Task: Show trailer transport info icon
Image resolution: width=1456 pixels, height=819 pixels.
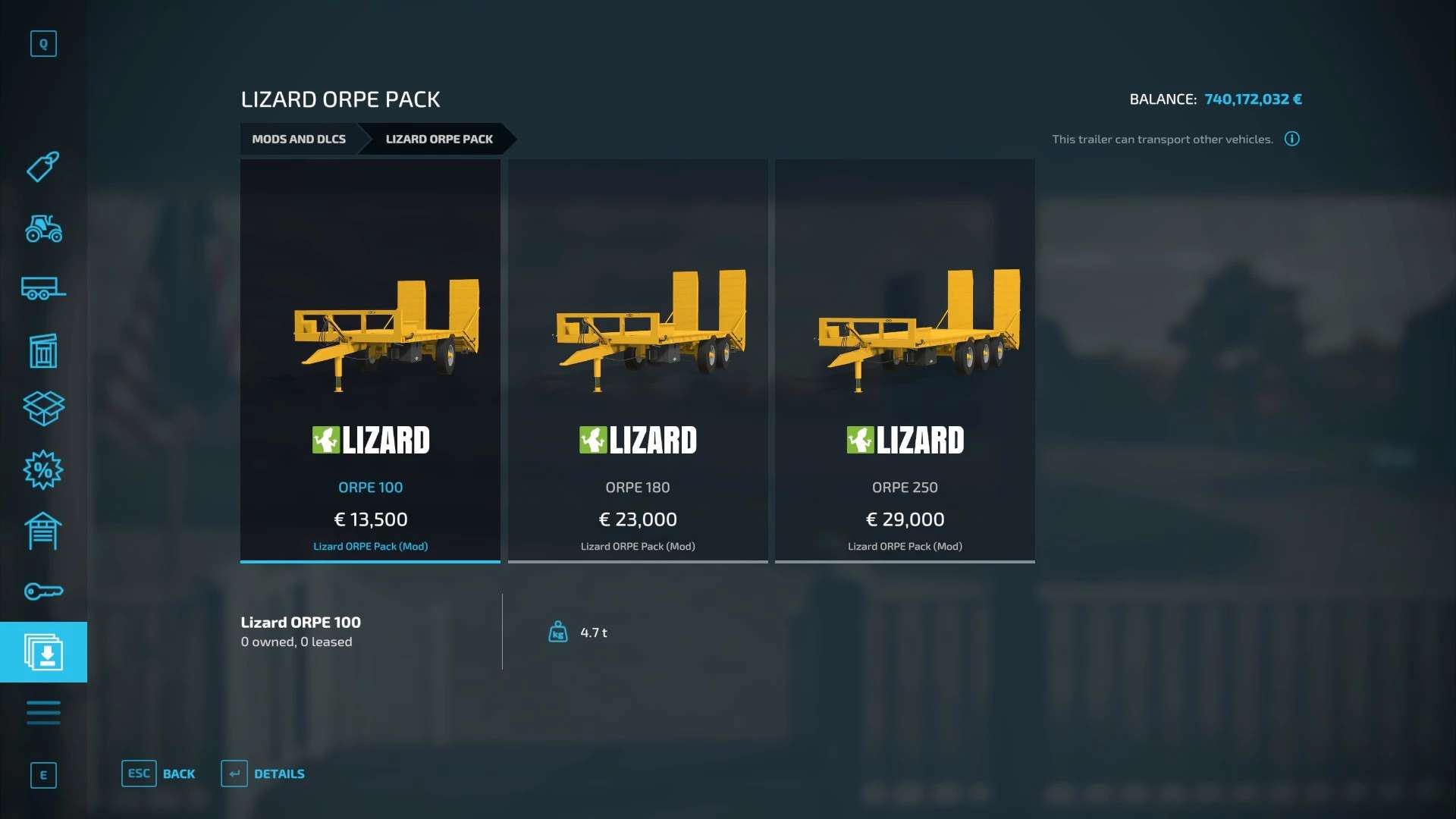Action: pyautogui.click(x=1291, y=139)
